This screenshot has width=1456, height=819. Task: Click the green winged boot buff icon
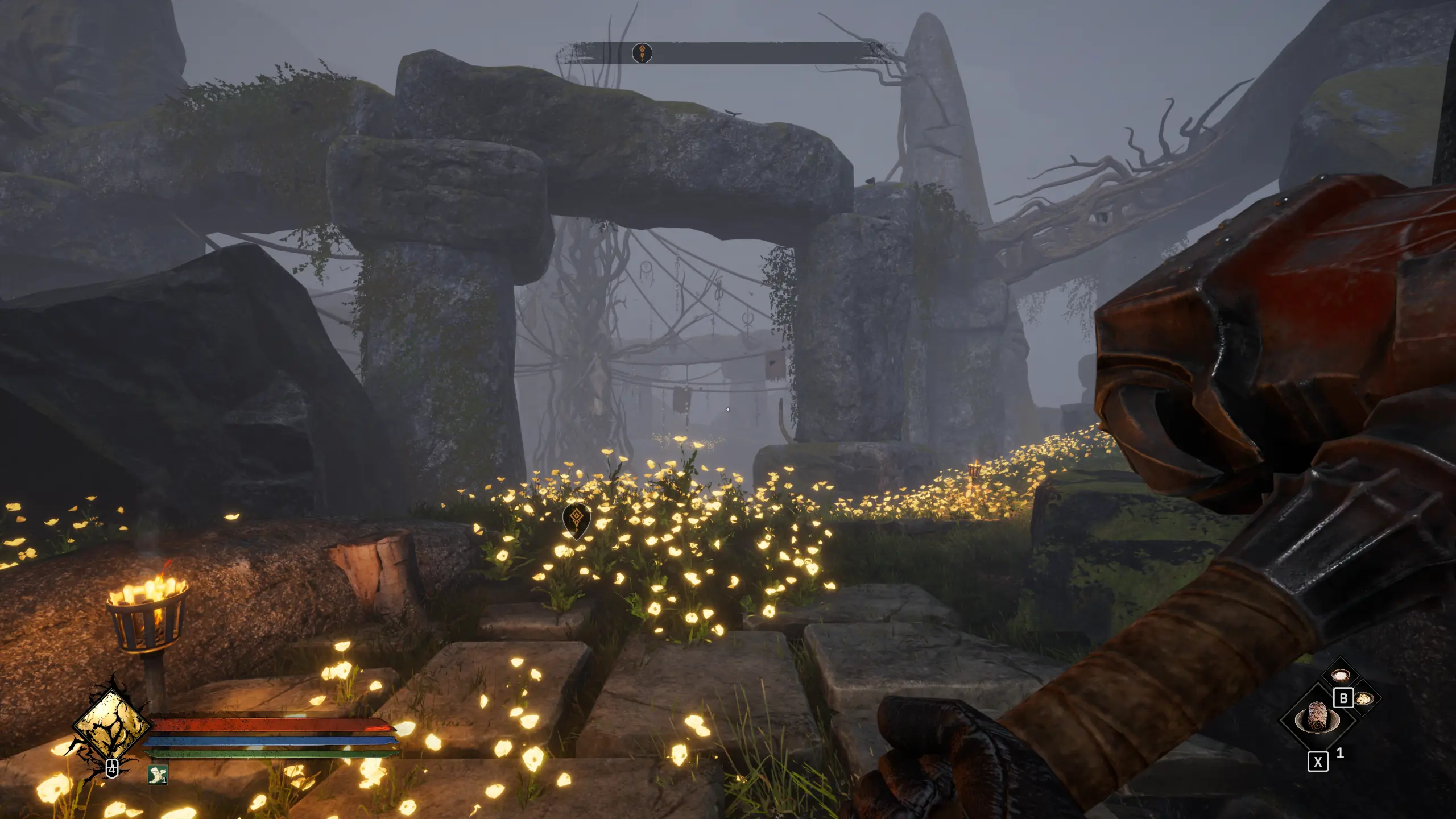coord(158,775)
